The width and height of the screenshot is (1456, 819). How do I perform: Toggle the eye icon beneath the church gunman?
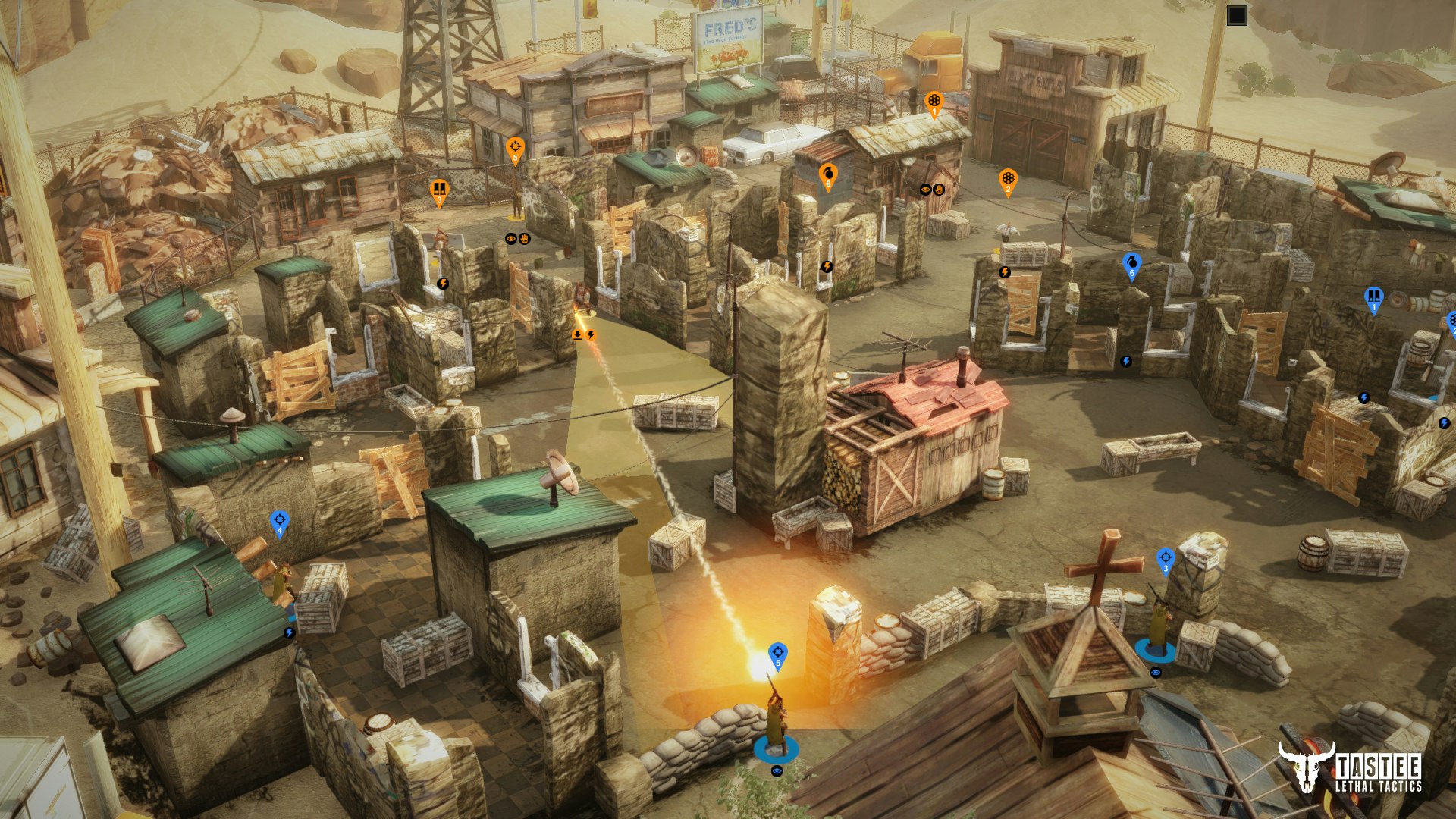pyautogui.click(x=1156, y=673)
